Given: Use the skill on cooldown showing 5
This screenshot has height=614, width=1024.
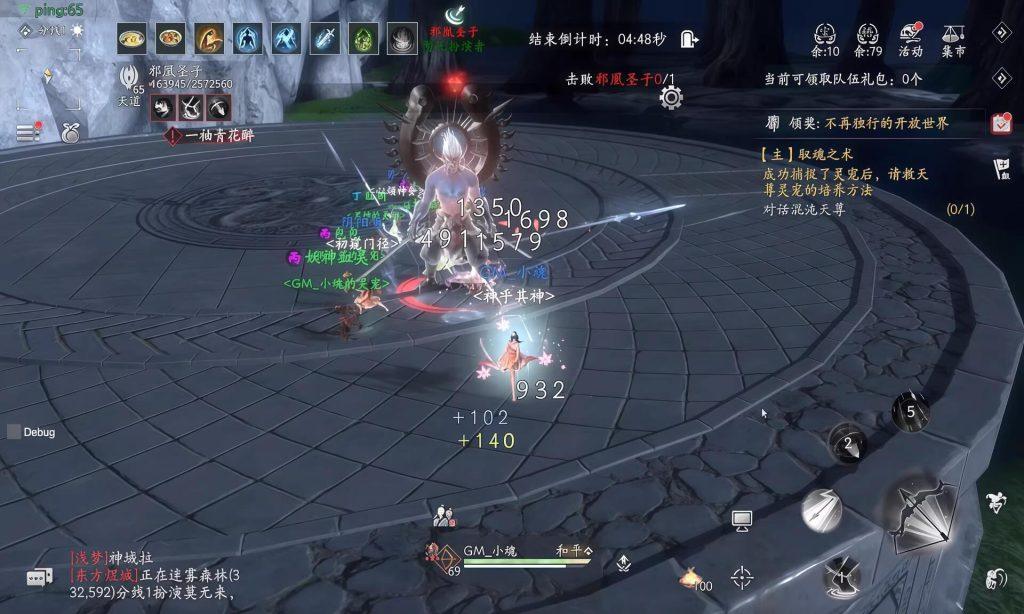Looking at the screenshot, I should tap(910, 410).
